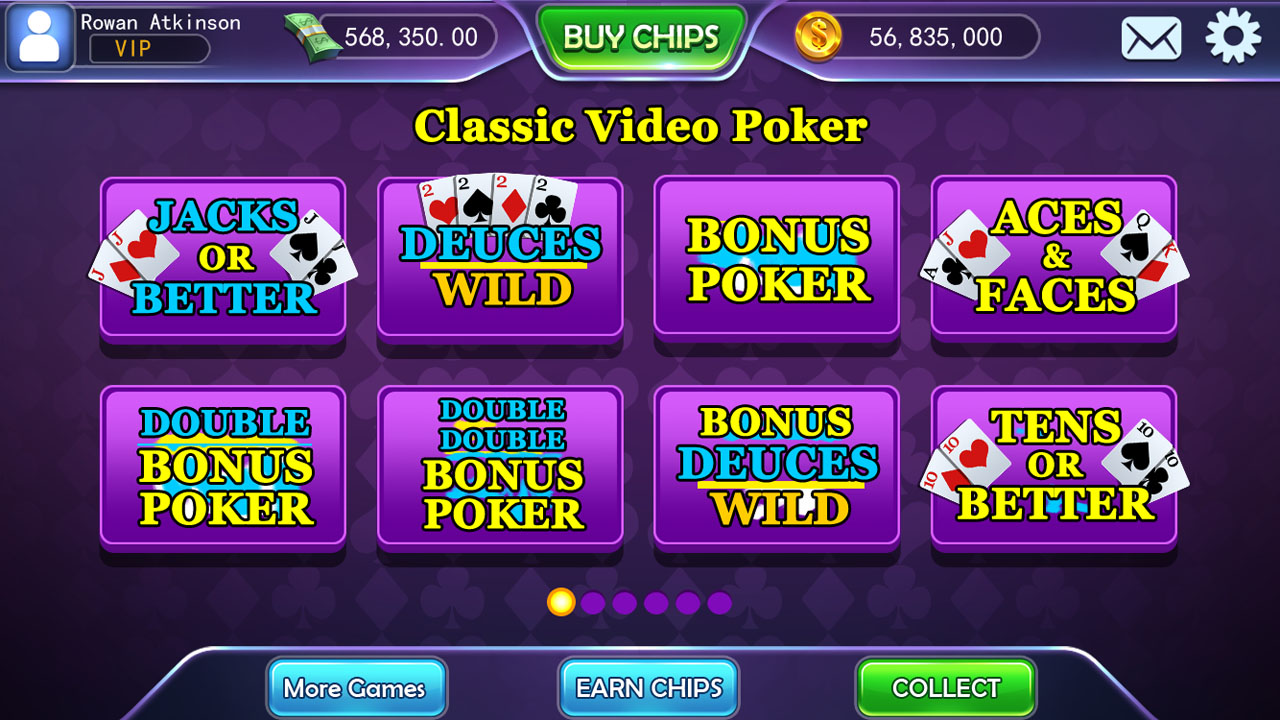Open the mail inbox icon
1280x720 pixels.
[x=1150, y=37]
